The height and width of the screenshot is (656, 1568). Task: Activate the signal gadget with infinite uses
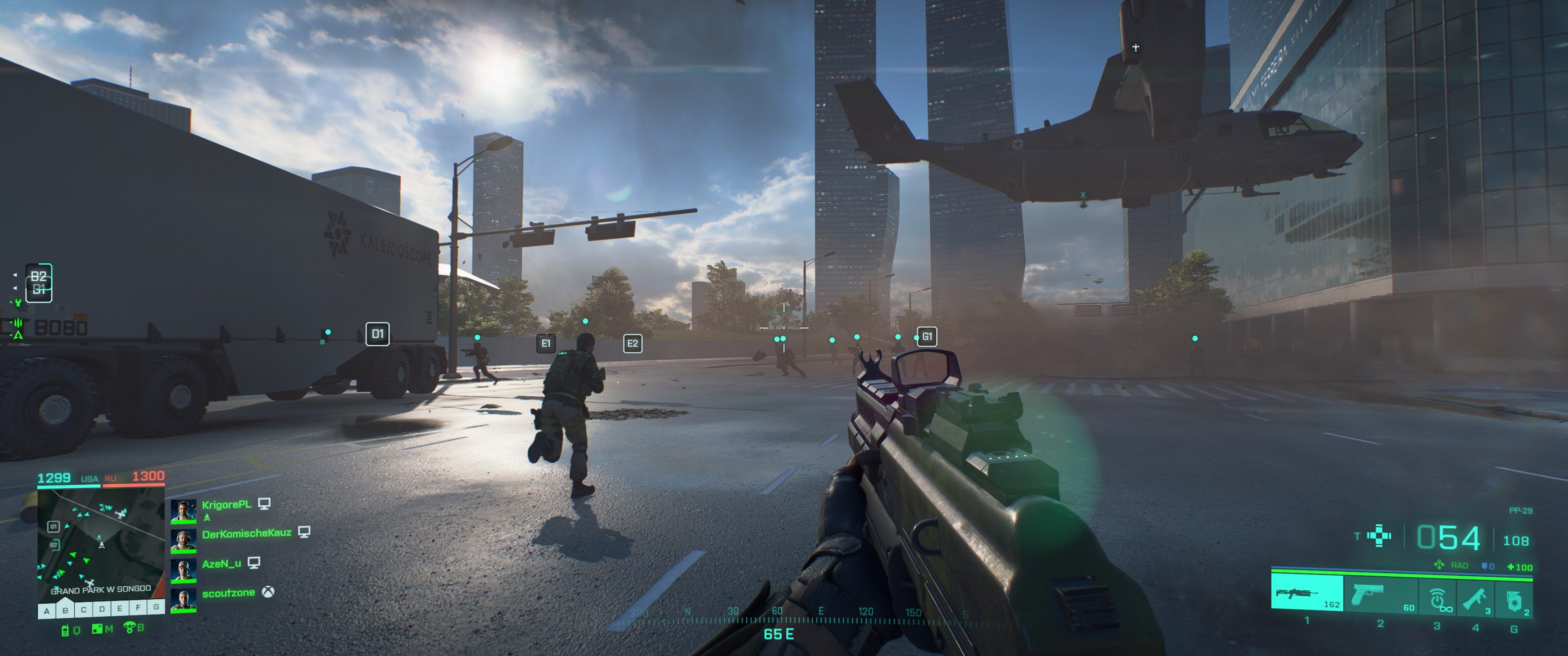click(x=1438, y=598)
